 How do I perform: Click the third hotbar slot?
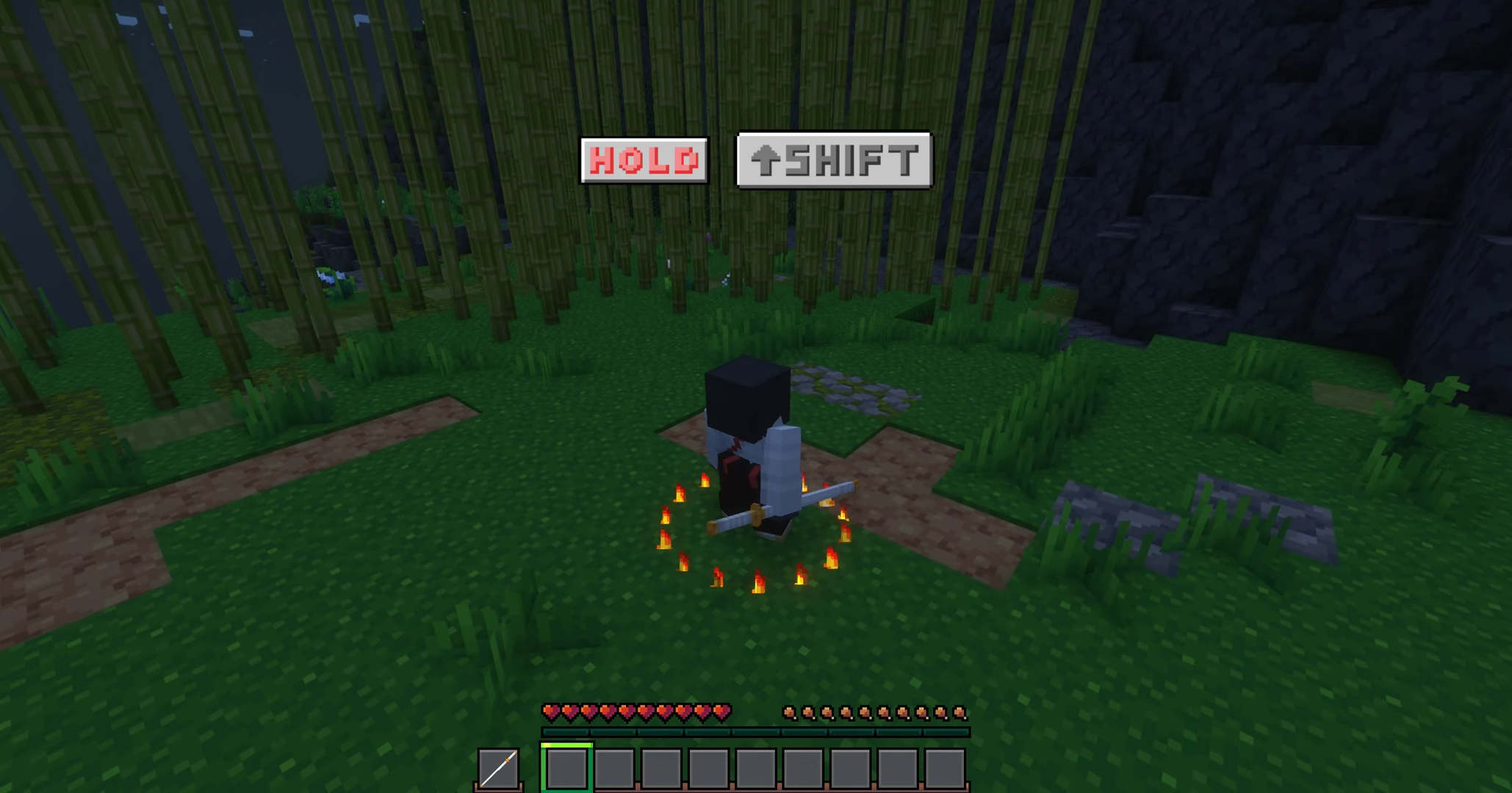click(x=662, y=767)
